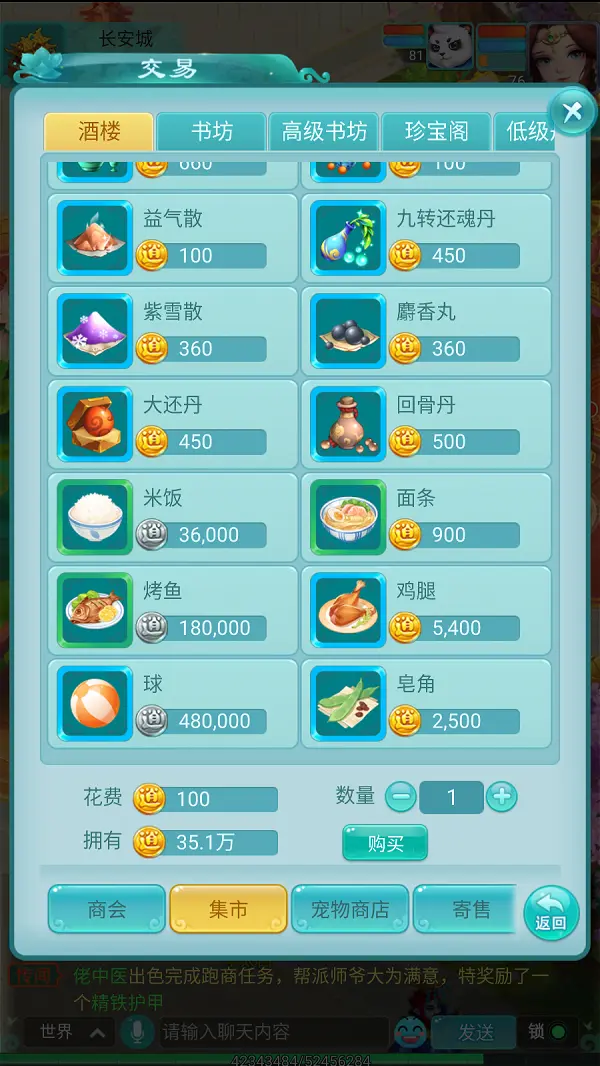Viewport: 600px width, 1066px height.
Task: Select the 麝香丸 item
Action: click(426, 331)
